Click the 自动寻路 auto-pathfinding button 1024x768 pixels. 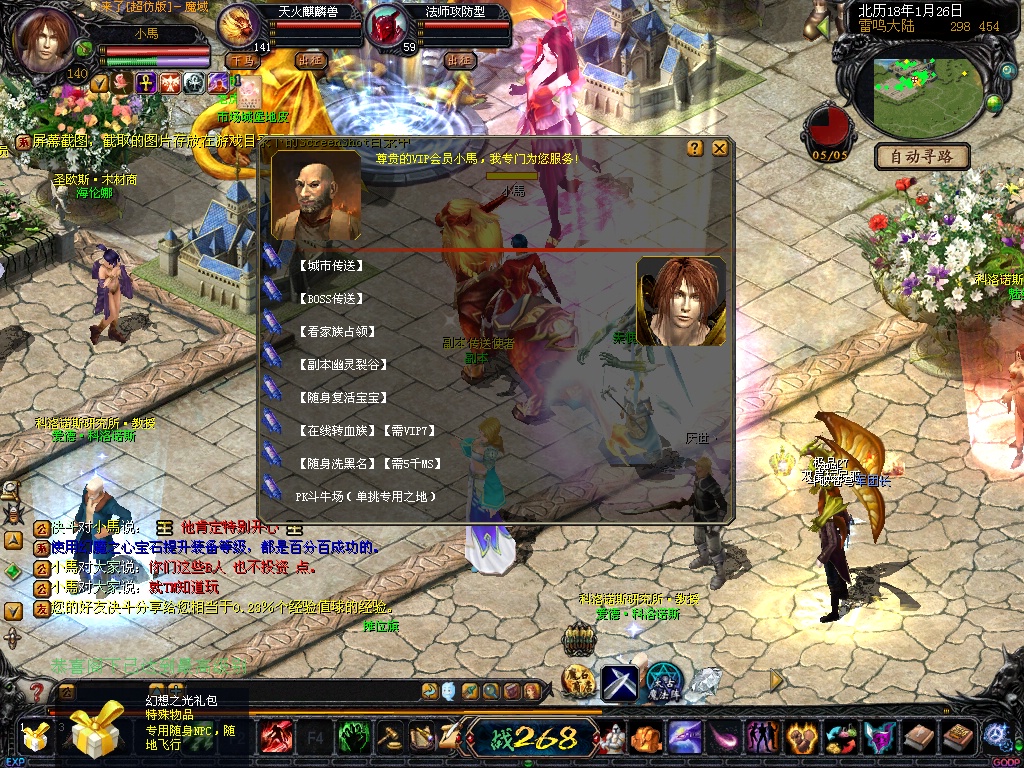pyautogui.click(x=921, y=156)
